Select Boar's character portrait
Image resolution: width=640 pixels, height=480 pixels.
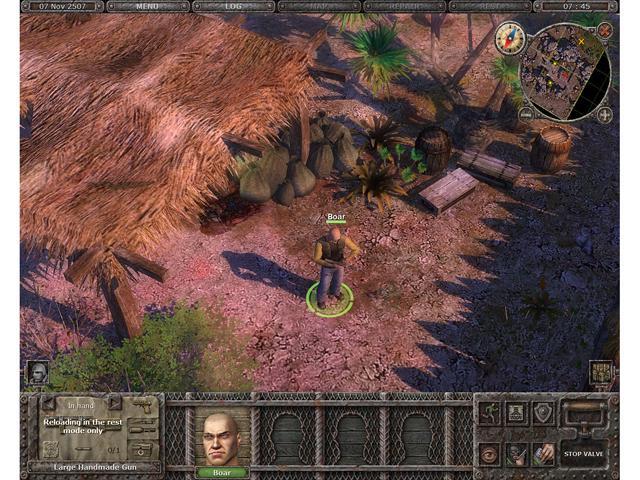pyautogui.click(x=222, y=435)
